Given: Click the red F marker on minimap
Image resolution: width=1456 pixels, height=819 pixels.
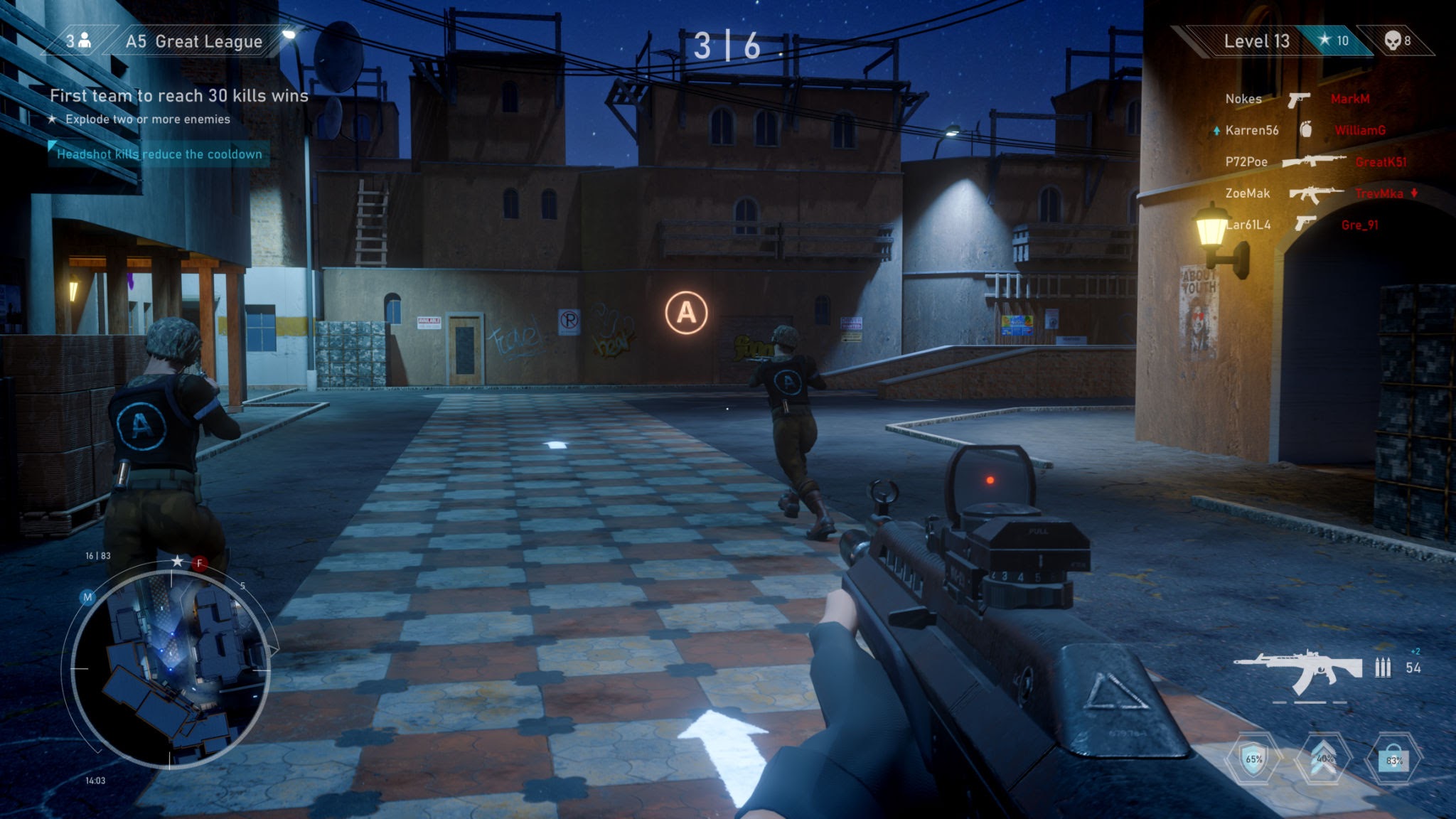Looking at the screenshot, I should pyautogui.click(x=200, y=564).
